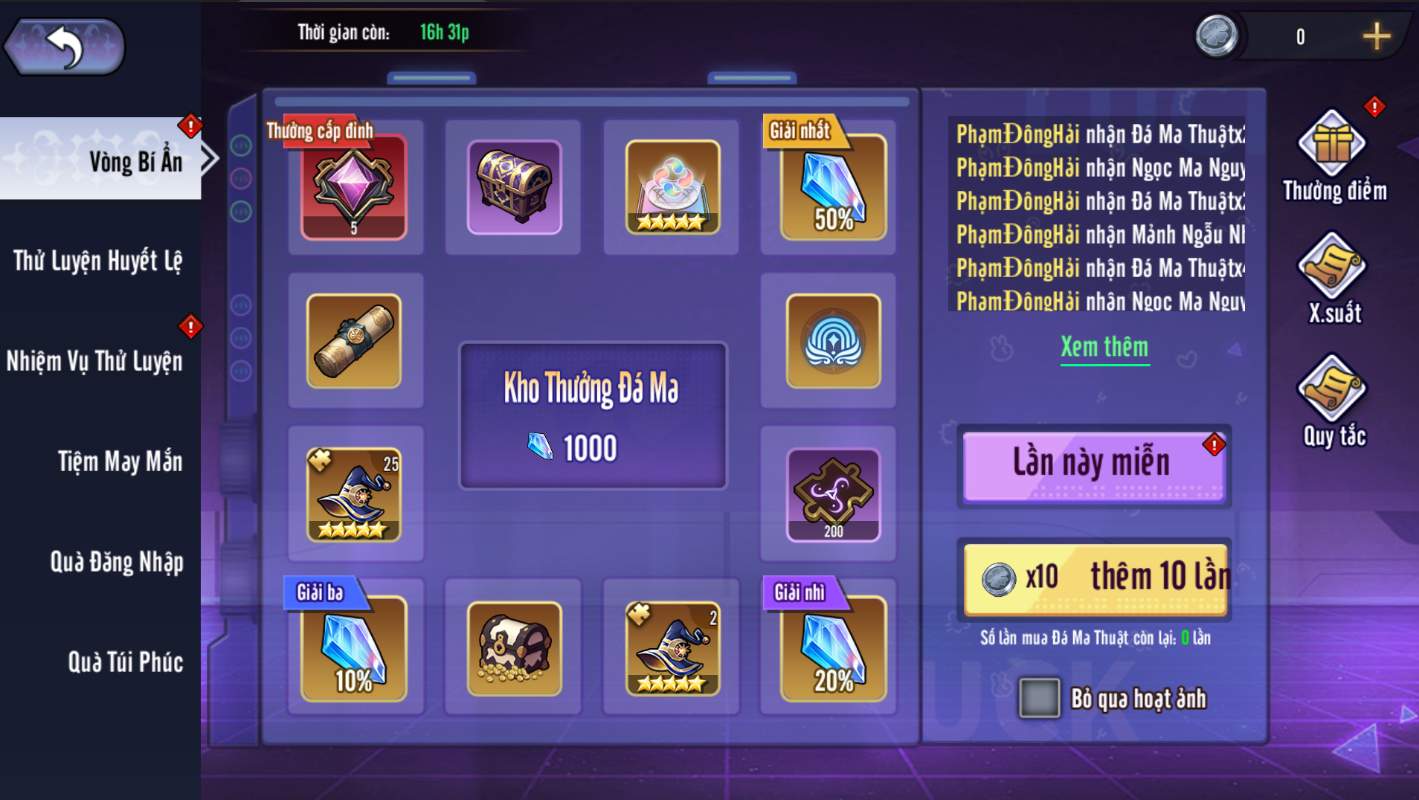1419x800 pixels.
Task: Spin once with Lần này miễn button
Action: (1092, 464)
